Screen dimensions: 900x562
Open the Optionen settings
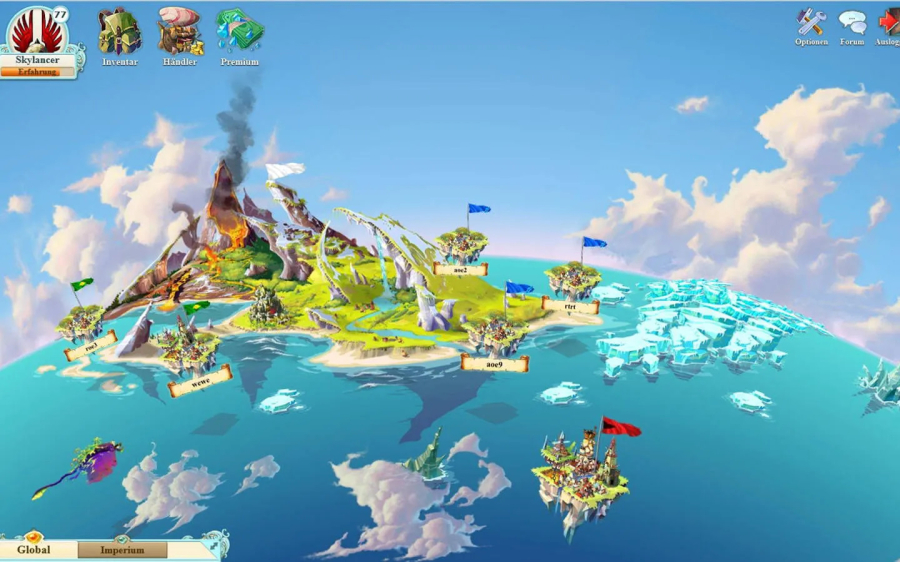click(x=811, y=24)
